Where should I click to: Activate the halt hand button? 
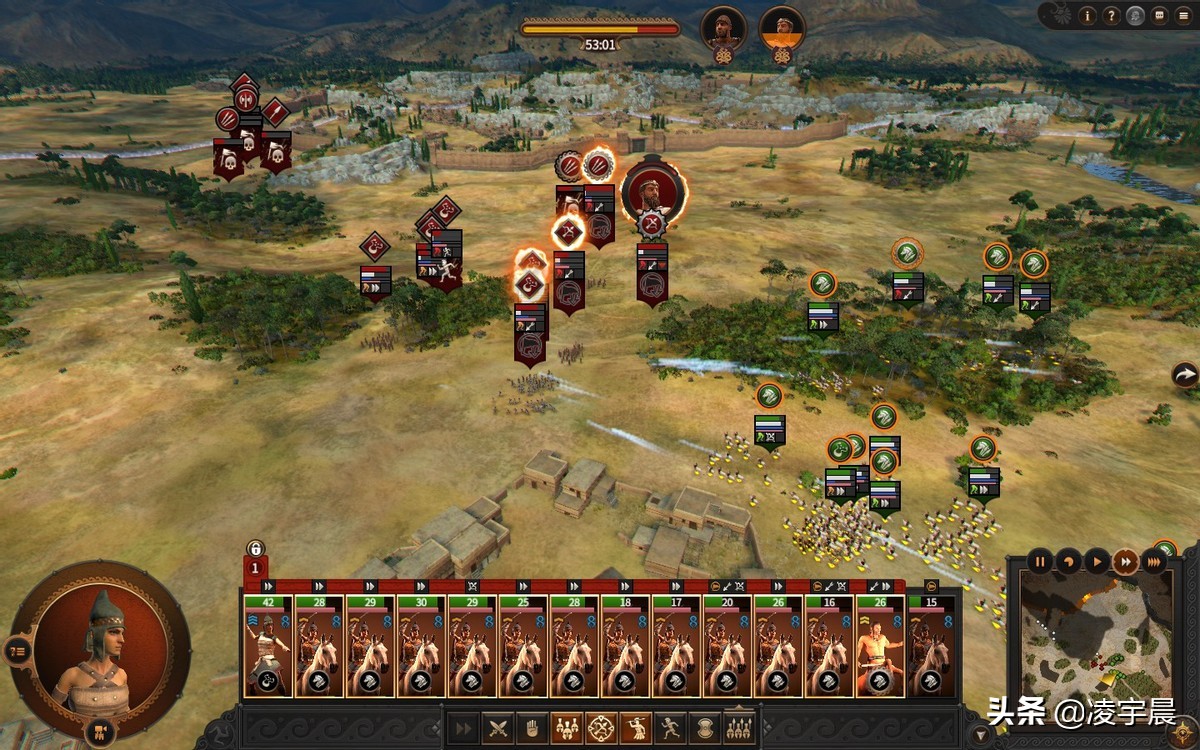point(533,727)
